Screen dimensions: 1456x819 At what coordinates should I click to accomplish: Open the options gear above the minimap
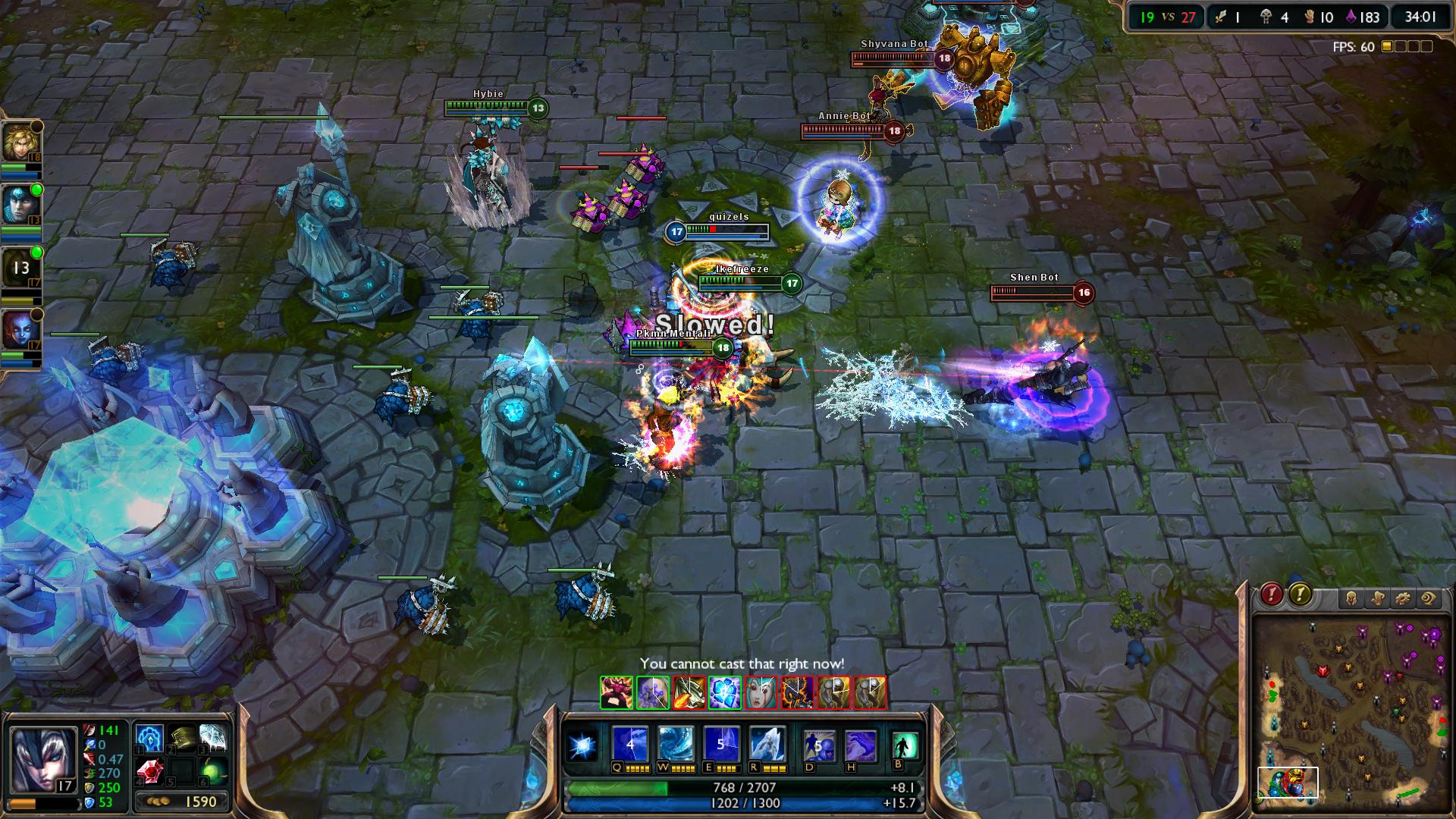(x=1402, y=599)
